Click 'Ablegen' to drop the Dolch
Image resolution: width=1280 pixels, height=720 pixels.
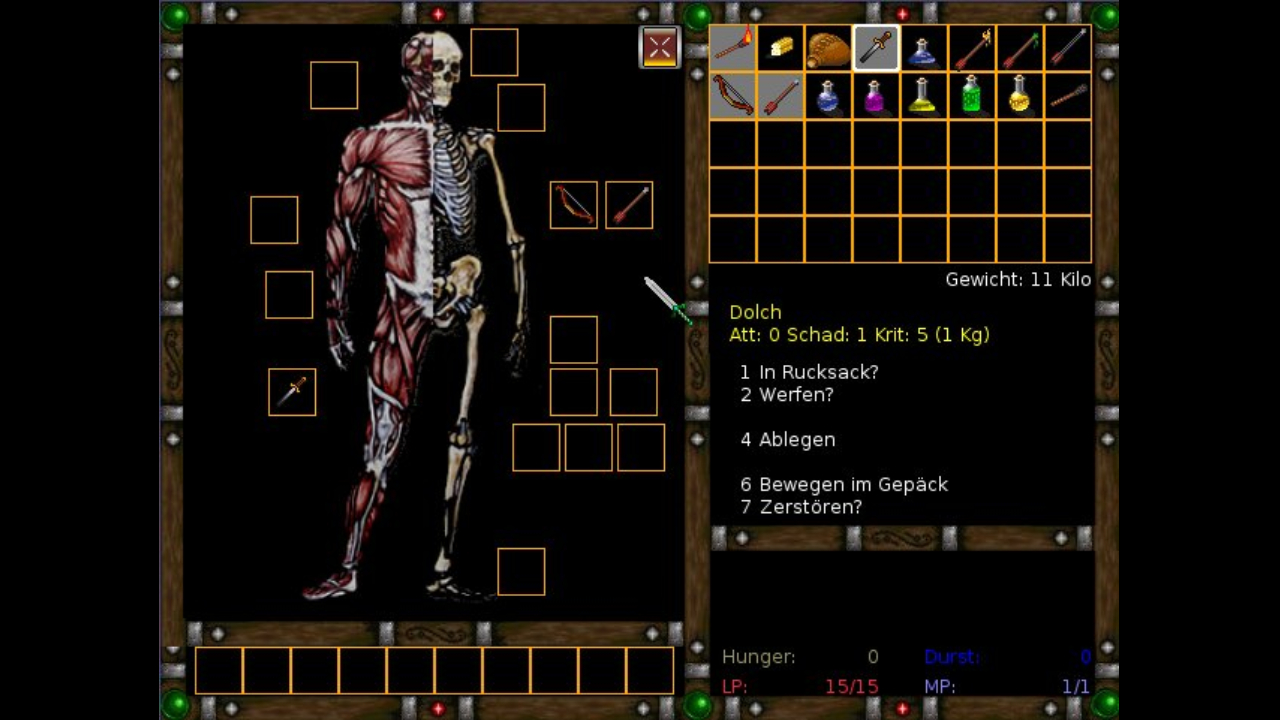787,439
